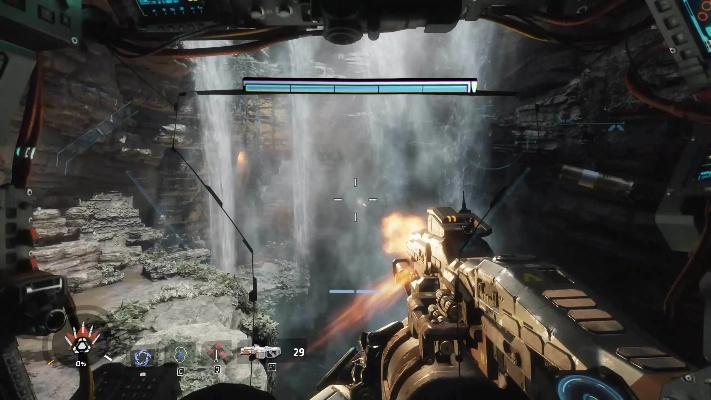Use the blue flame ability icon

pyautogui.click(x=180, y=353)
